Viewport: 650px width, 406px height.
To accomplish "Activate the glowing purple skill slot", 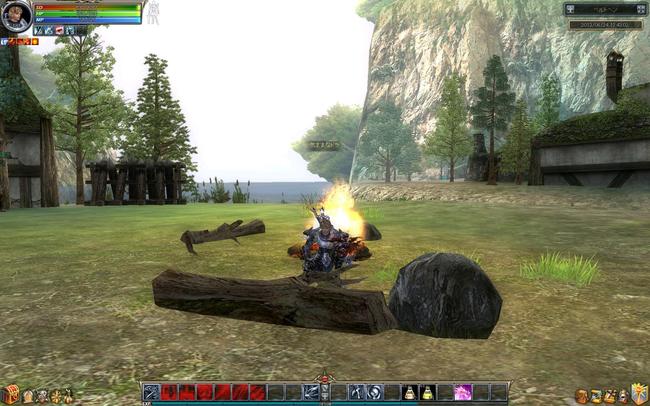I will click(462, 392).
